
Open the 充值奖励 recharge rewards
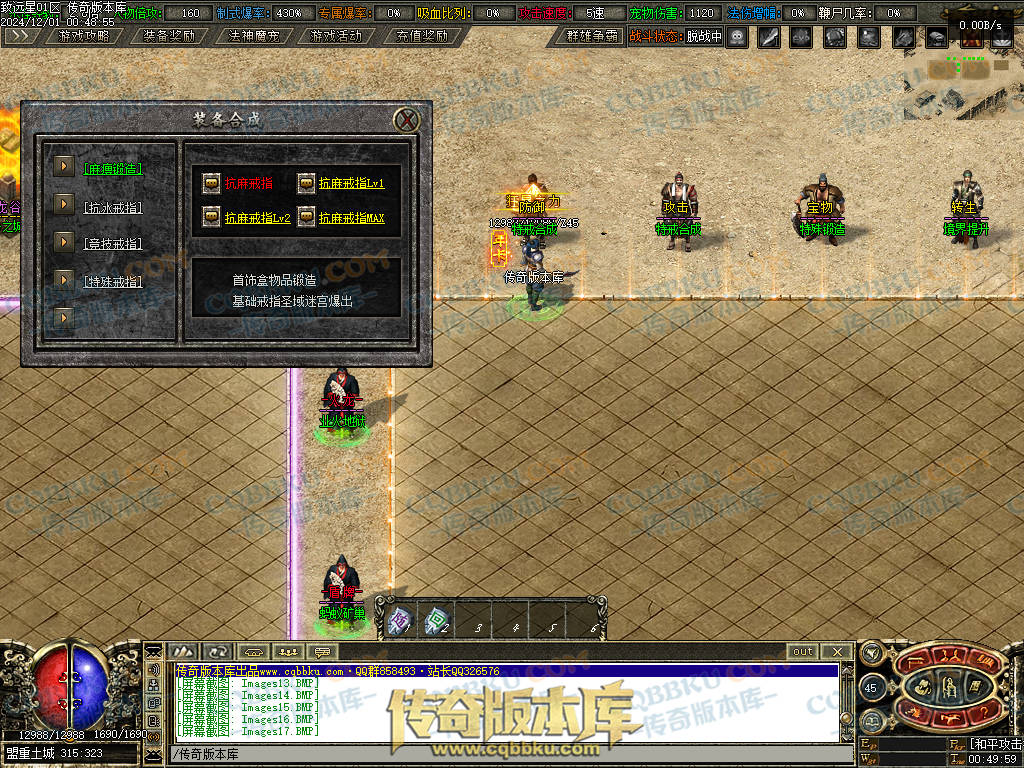coord(421,36)
